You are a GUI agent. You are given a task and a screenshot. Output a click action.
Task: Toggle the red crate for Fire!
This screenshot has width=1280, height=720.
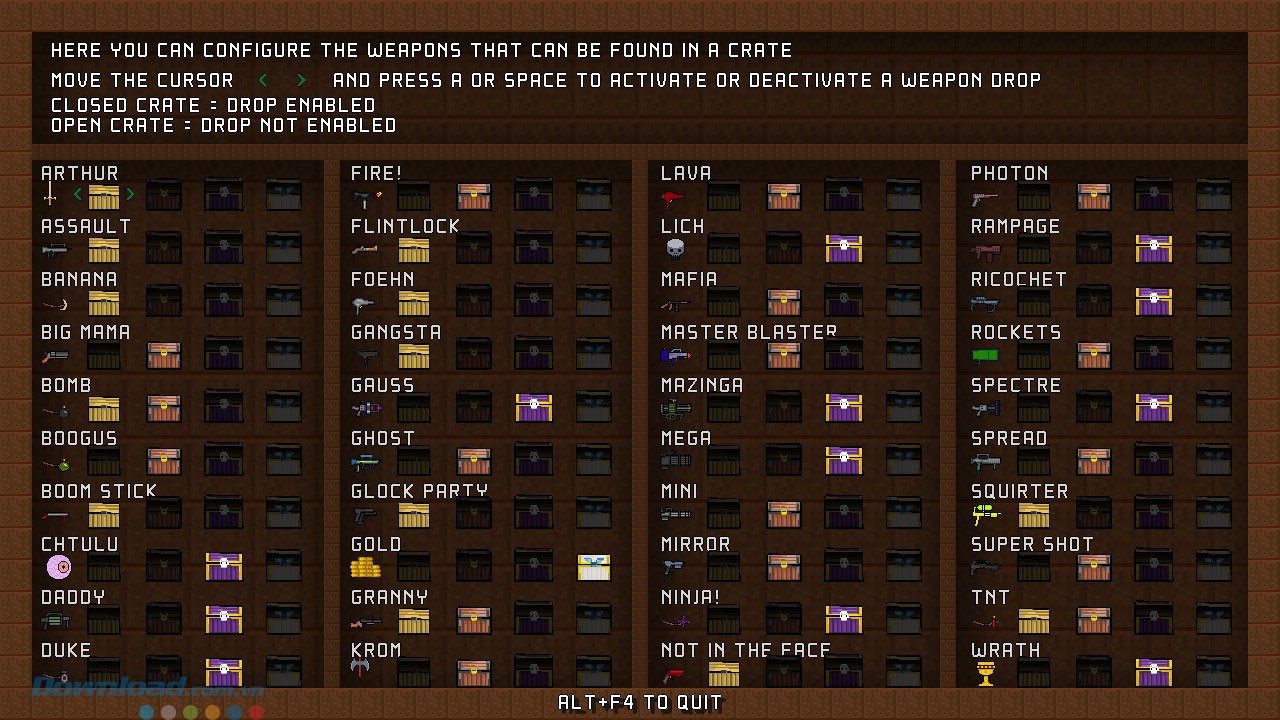474,195
